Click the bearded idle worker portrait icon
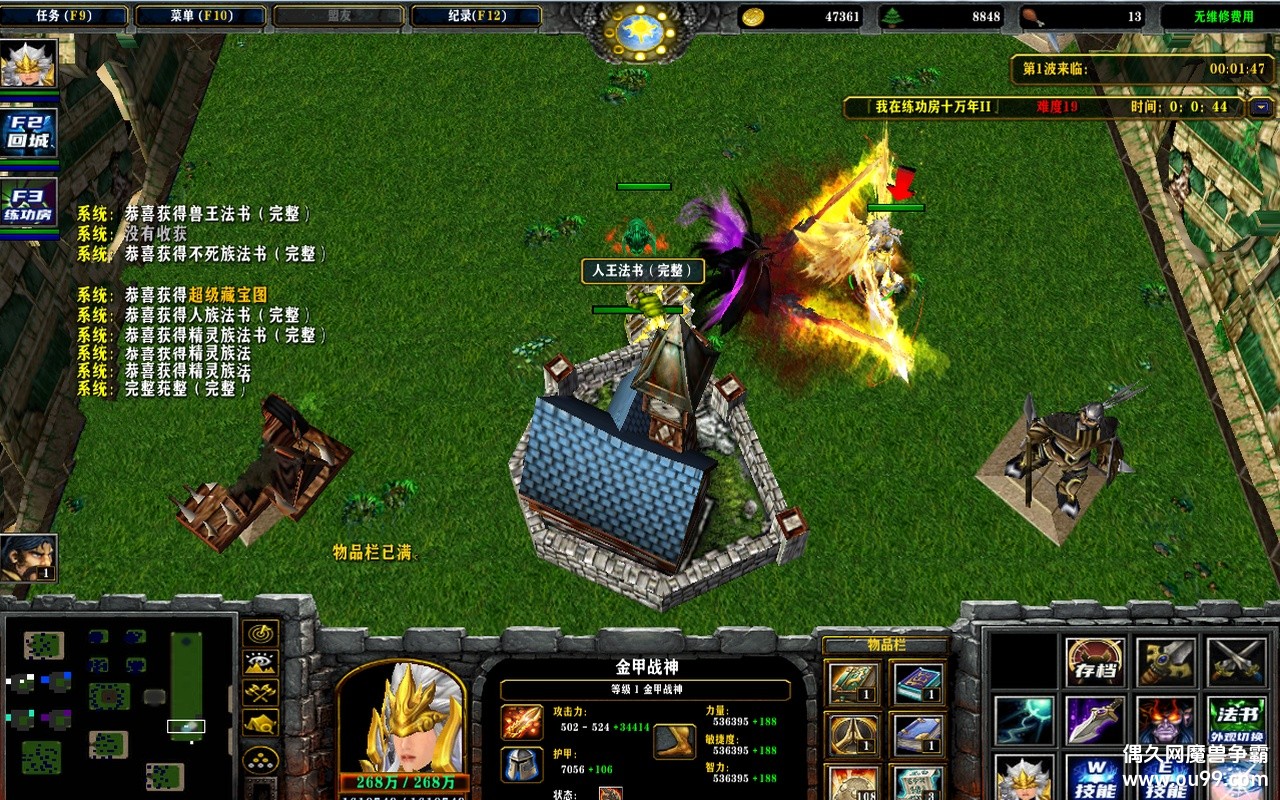 click(28, 557)
